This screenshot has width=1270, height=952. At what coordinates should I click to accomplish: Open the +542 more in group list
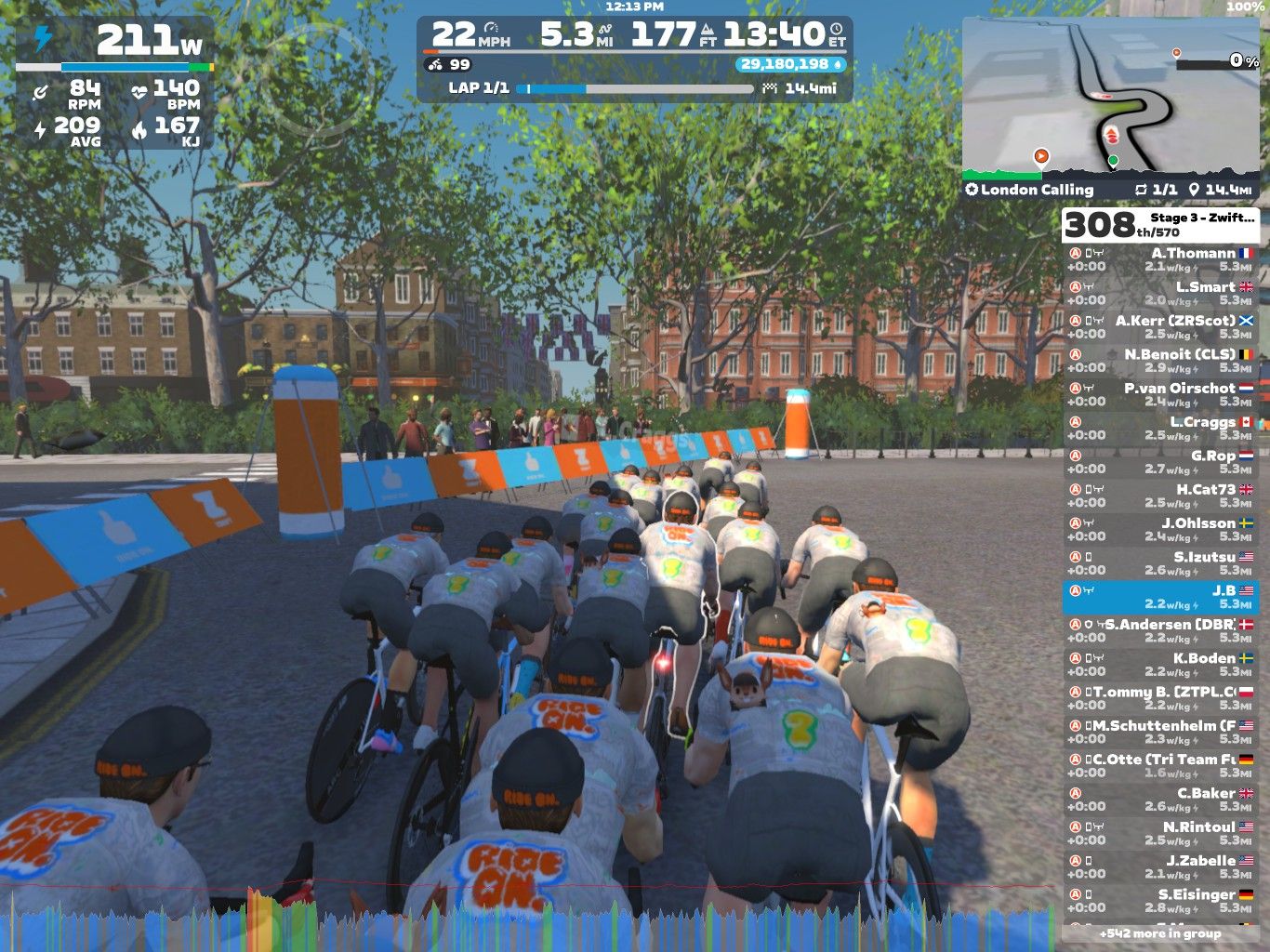(1158, 932)
